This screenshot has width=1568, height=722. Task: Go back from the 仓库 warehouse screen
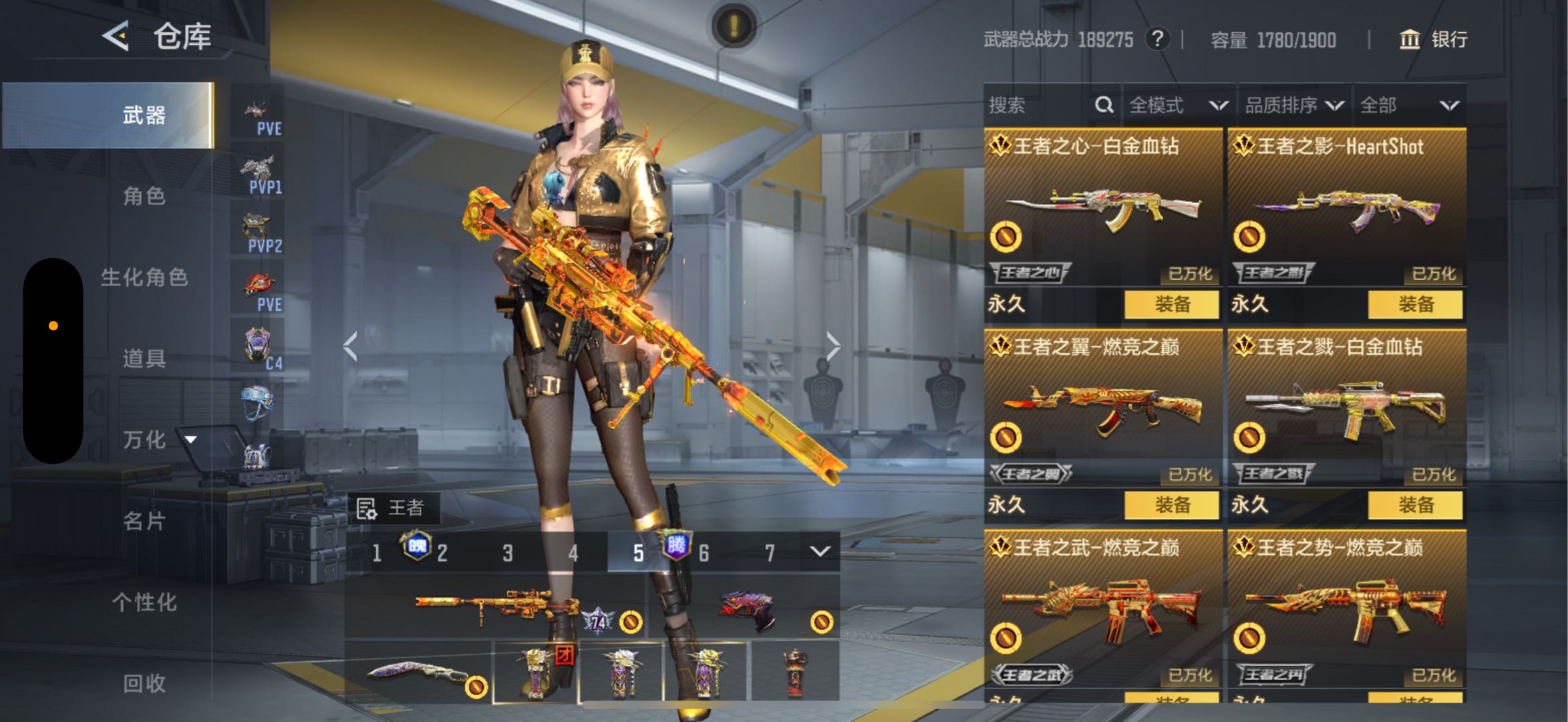coord(116,35)
